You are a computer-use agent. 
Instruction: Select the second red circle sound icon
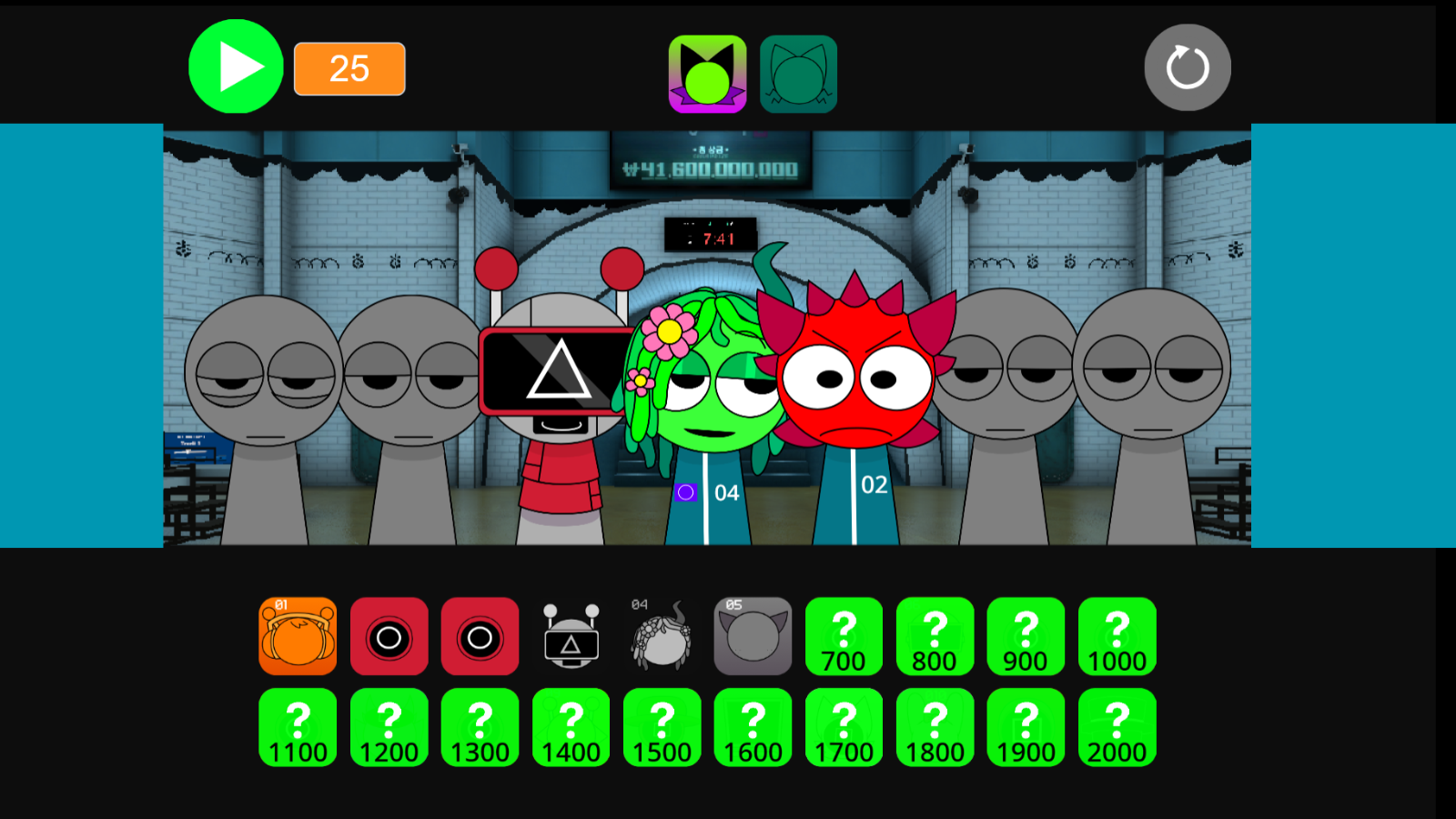pos(480,636)
